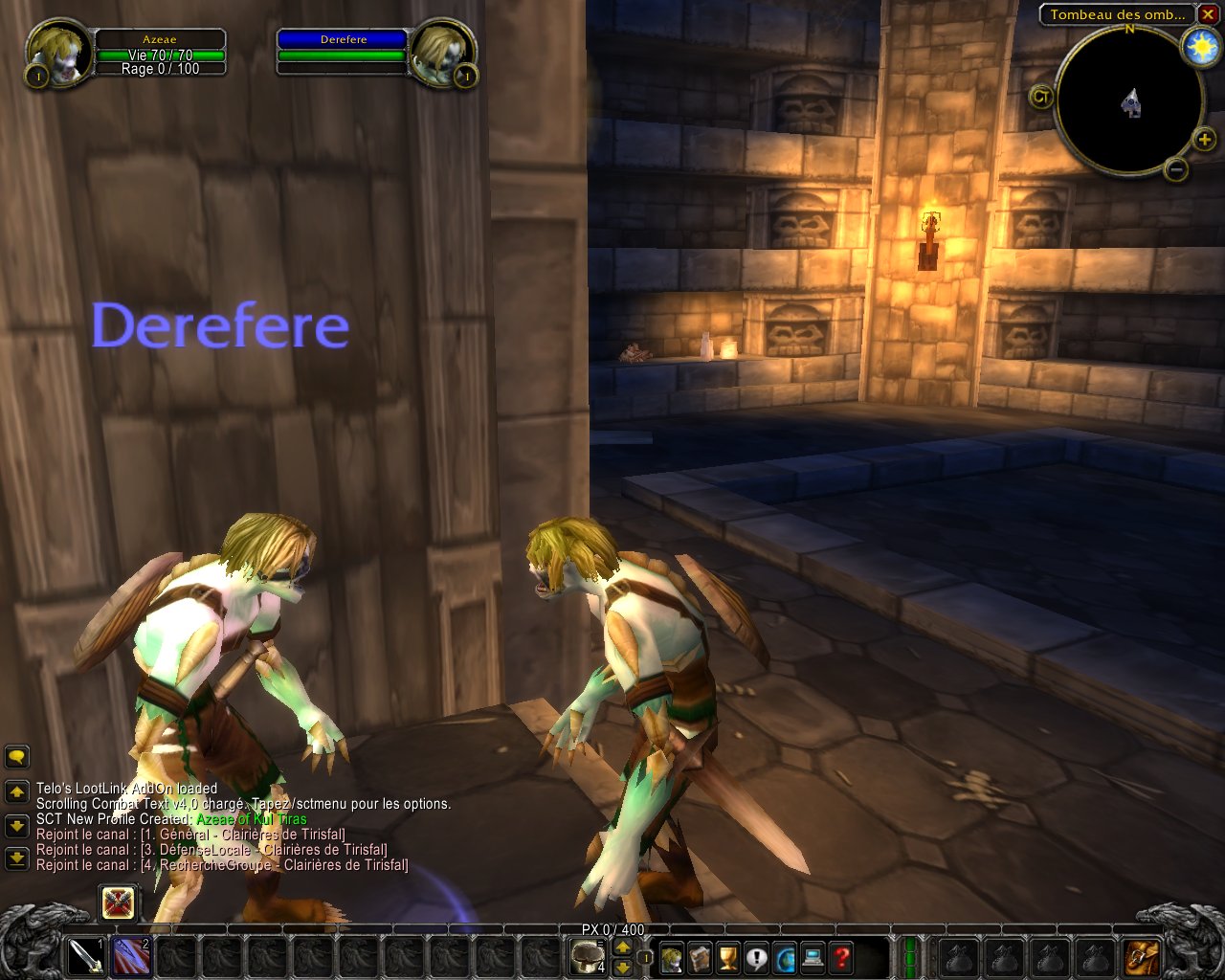Screen dimensions: 1225x980
Task: Open the character info micro button
Action: [672, 956]
